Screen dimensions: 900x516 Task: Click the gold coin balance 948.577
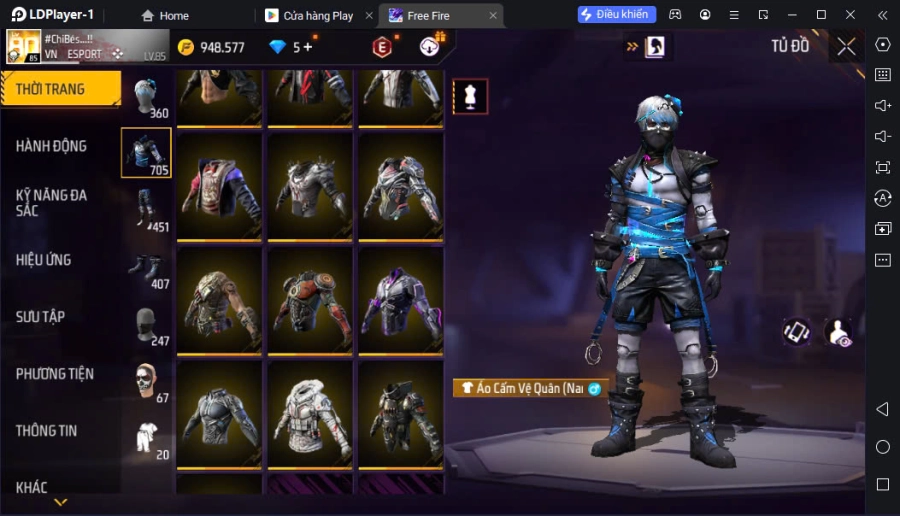pos(211,47)
